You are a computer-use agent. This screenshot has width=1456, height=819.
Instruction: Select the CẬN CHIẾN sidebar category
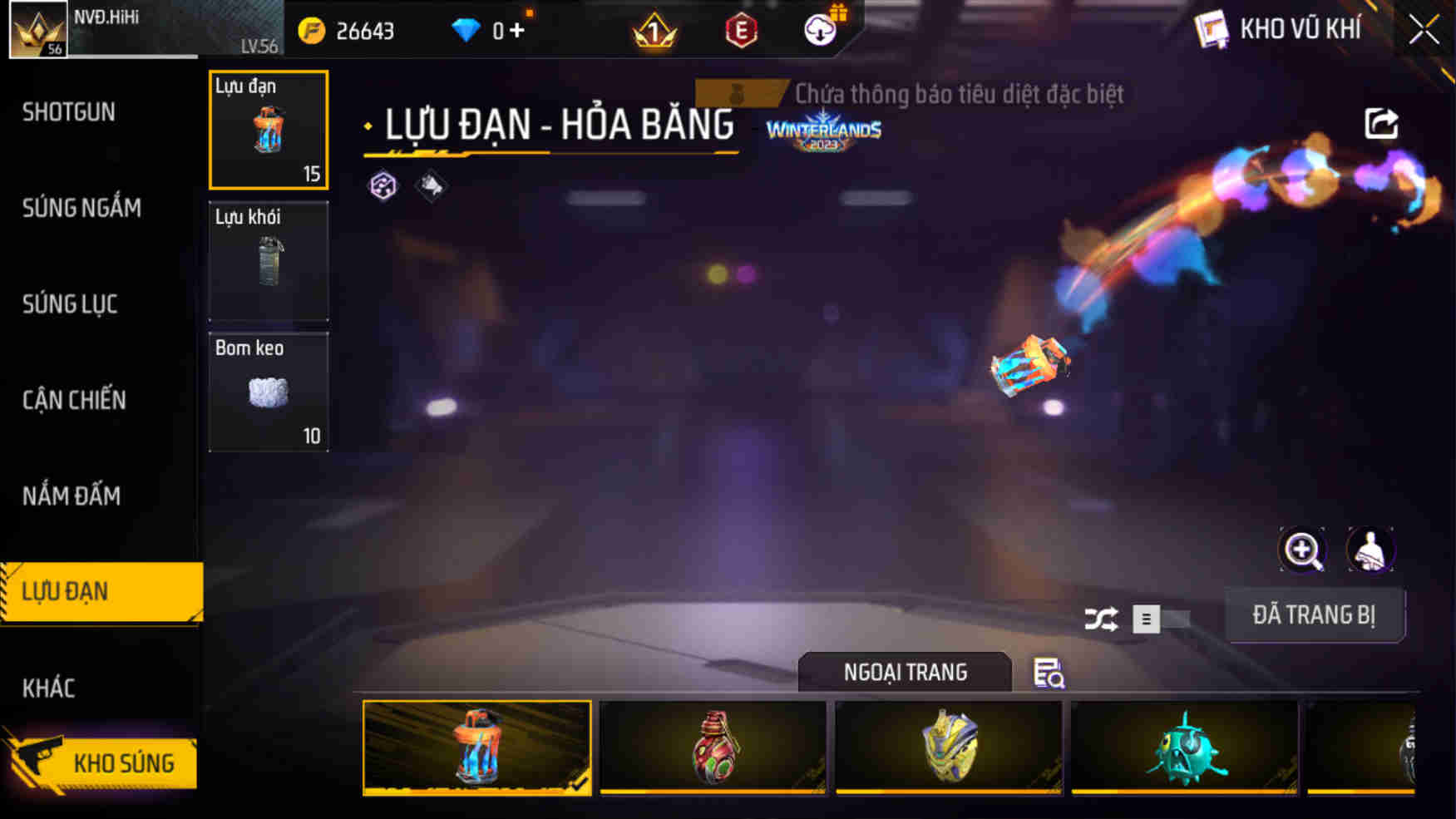click(72, 400)
